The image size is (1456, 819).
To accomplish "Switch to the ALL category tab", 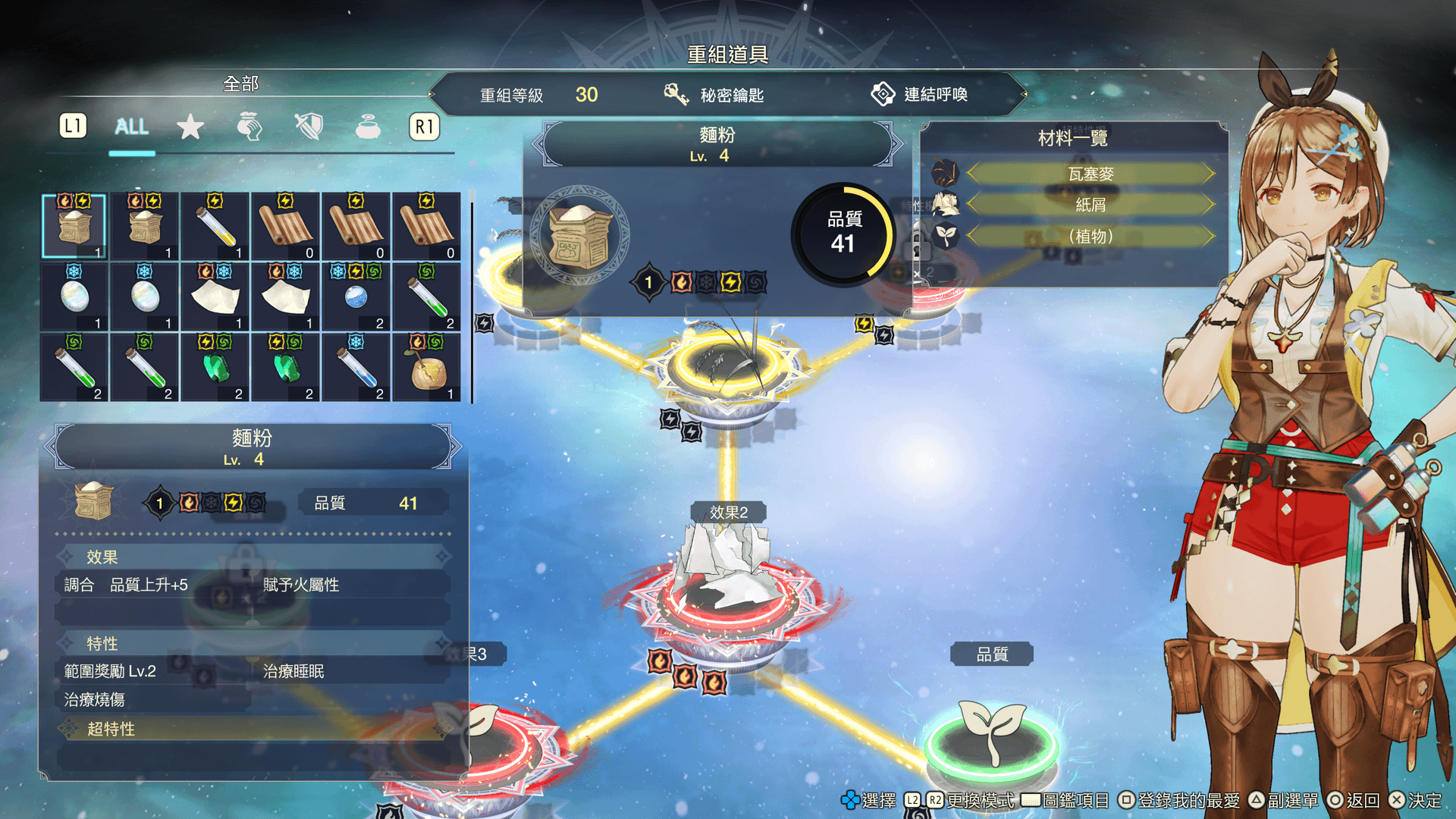I will 131,127.
